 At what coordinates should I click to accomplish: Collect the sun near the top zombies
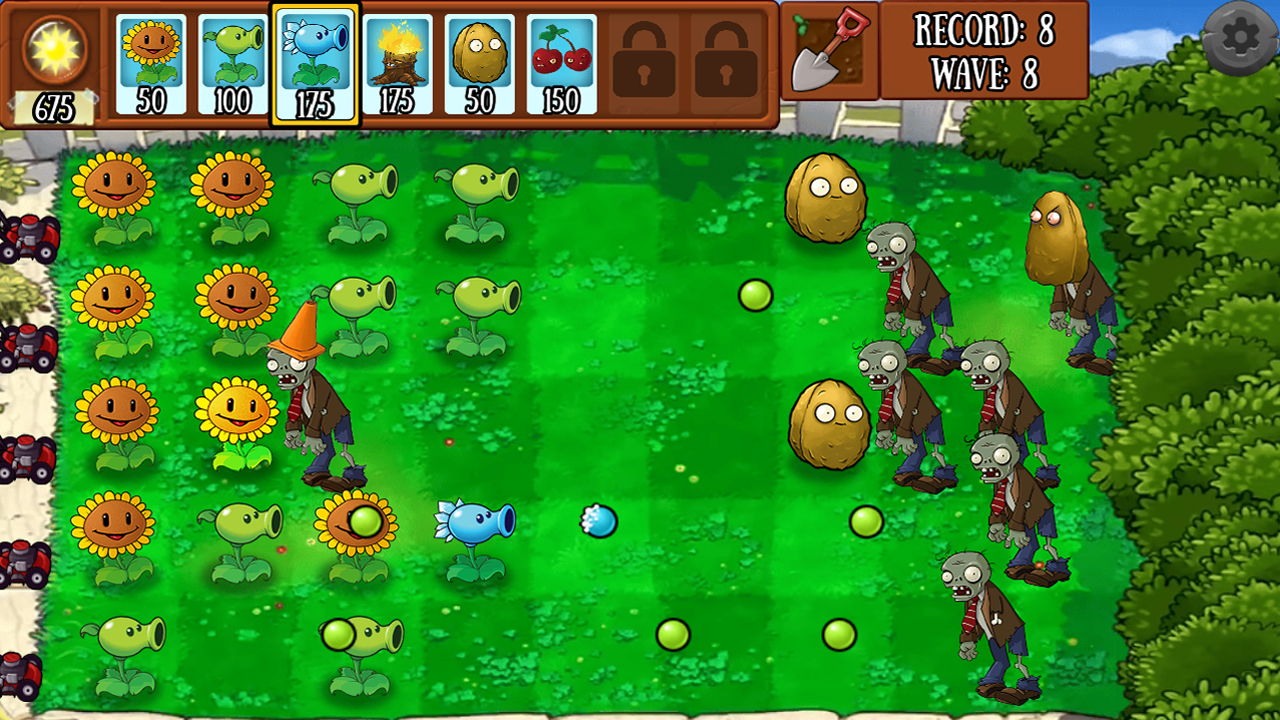click(755, 293)
